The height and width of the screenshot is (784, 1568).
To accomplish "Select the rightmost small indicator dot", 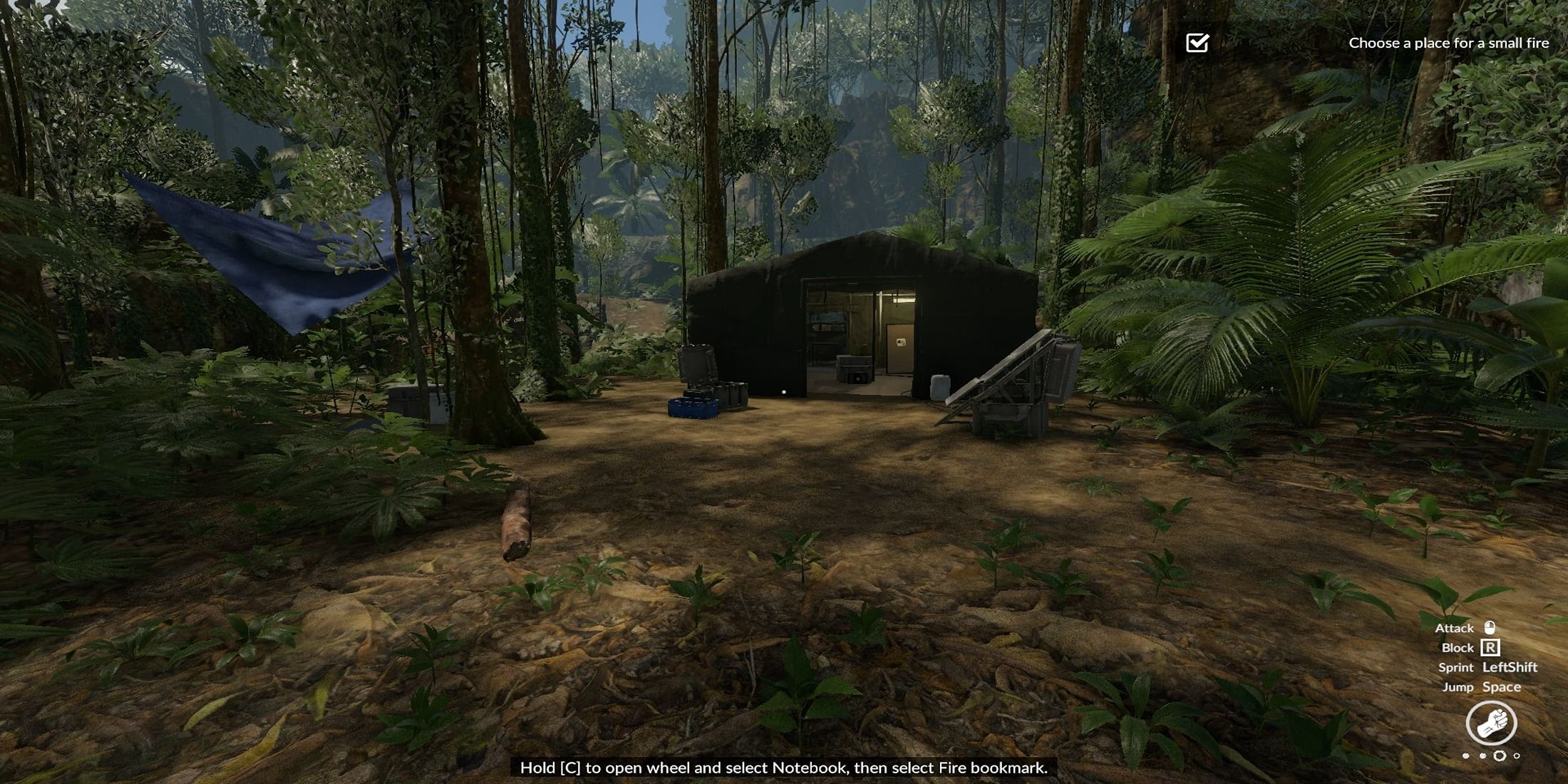I will click(1517, 755).
